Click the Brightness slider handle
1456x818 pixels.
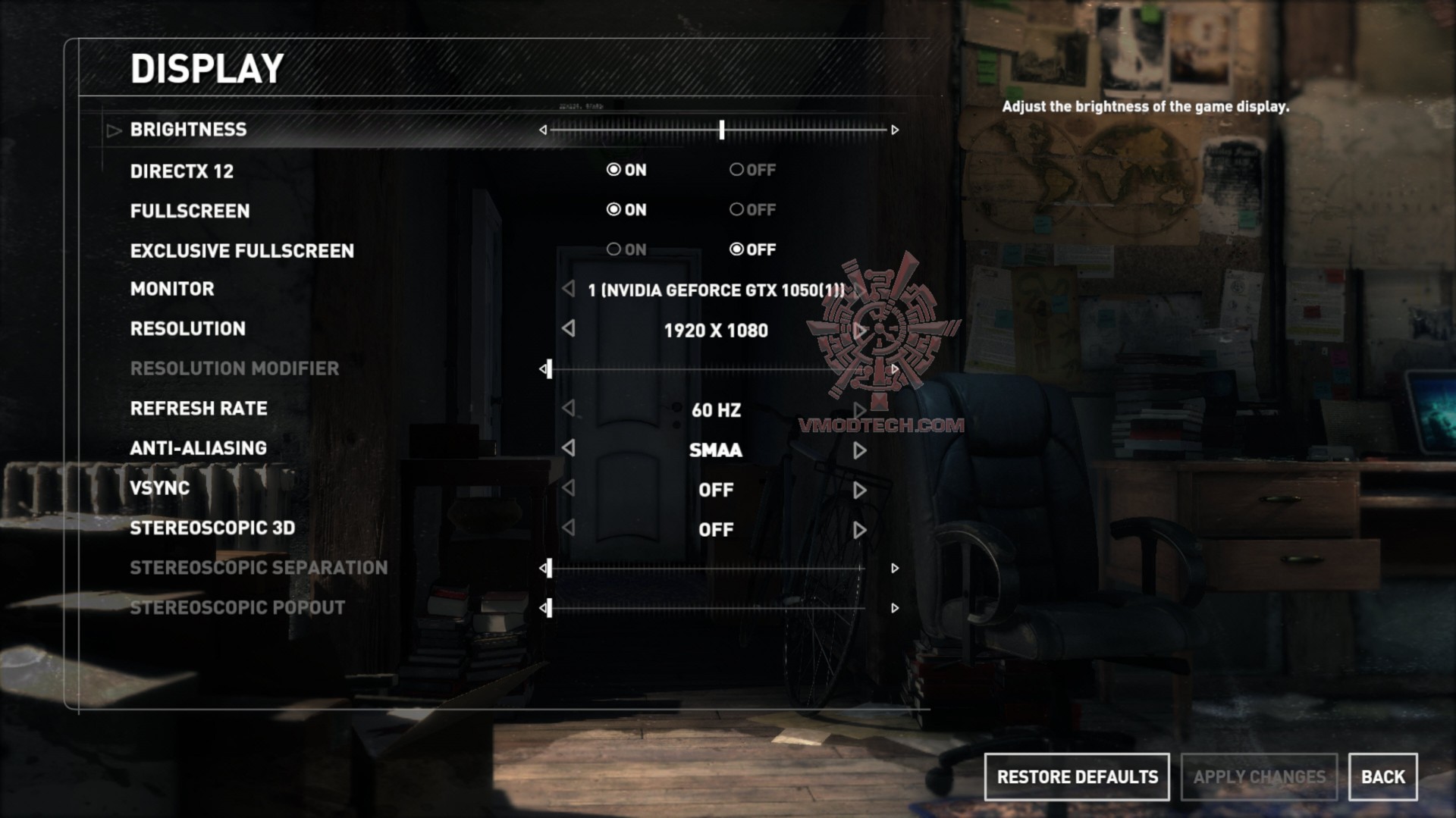point(722,130)
